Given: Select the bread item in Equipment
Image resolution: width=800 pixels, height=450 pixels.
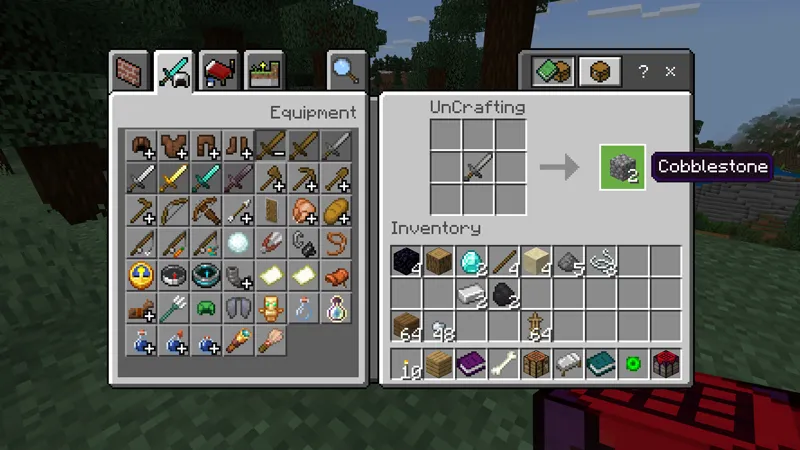Looking at the screenshot, I should click(335, 211).
